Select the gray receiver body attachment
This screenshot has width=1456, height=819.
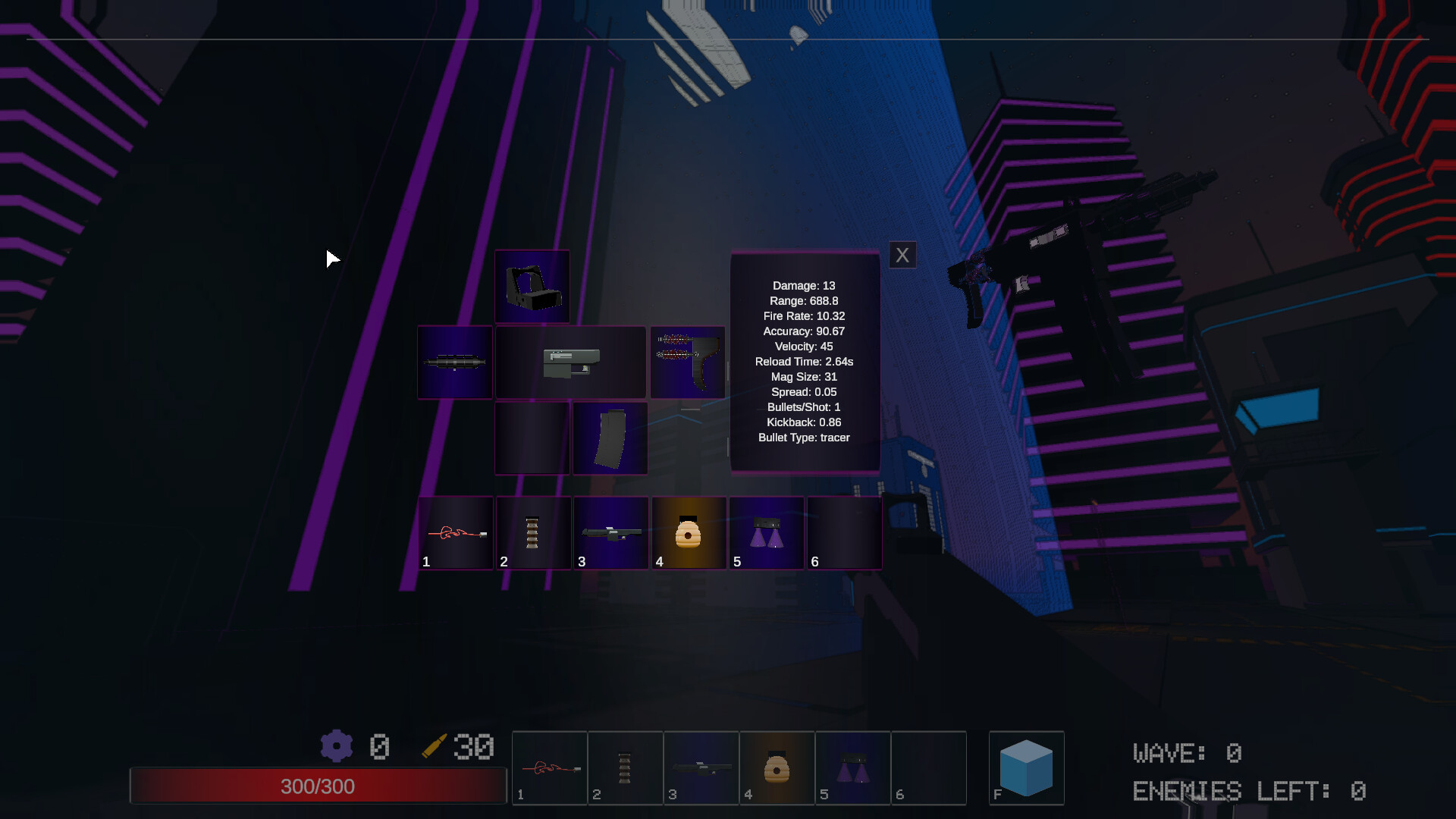(x=571, y=362)
